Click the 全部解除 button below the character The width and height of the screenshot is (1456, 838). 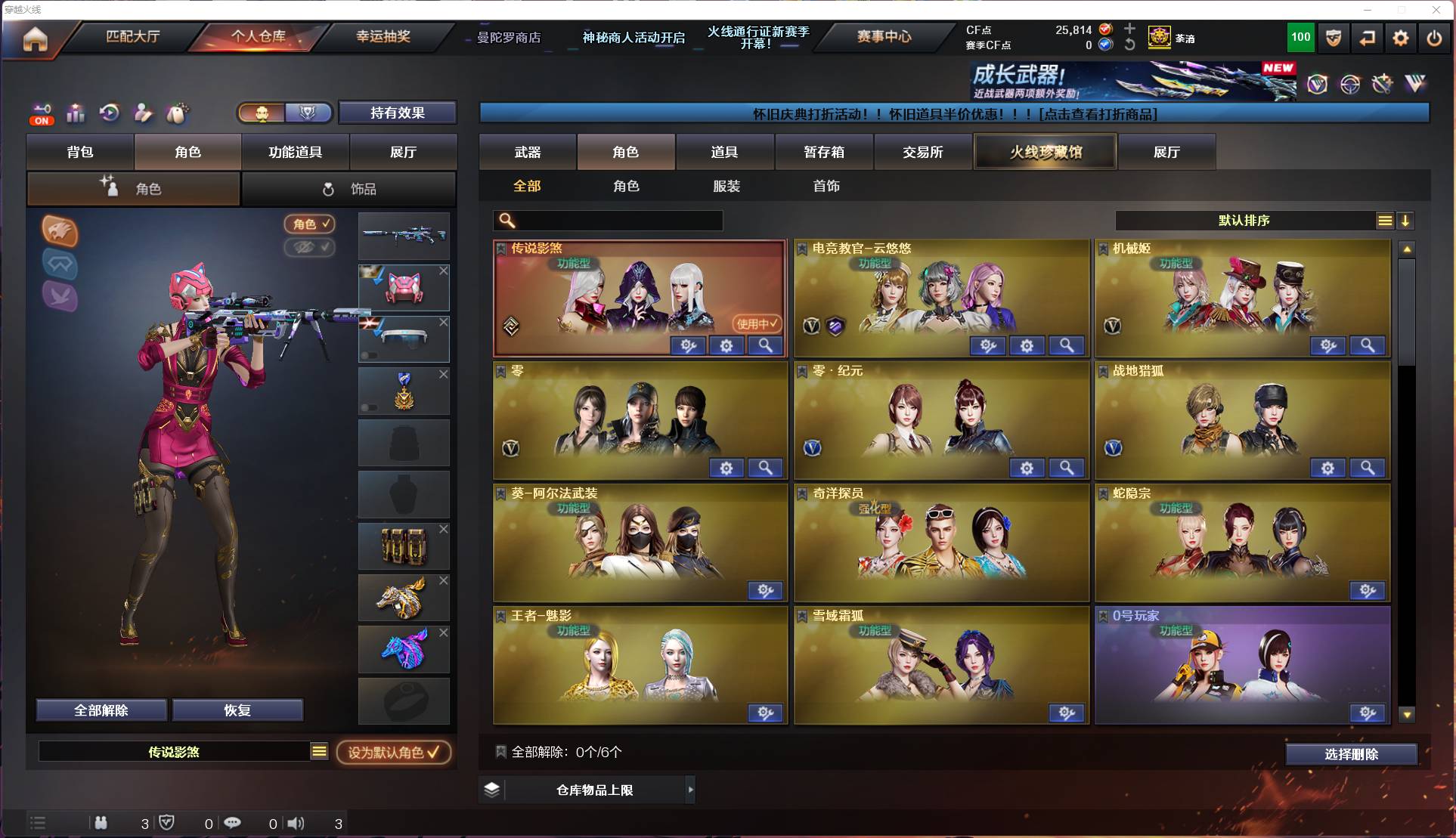(101, 710)
